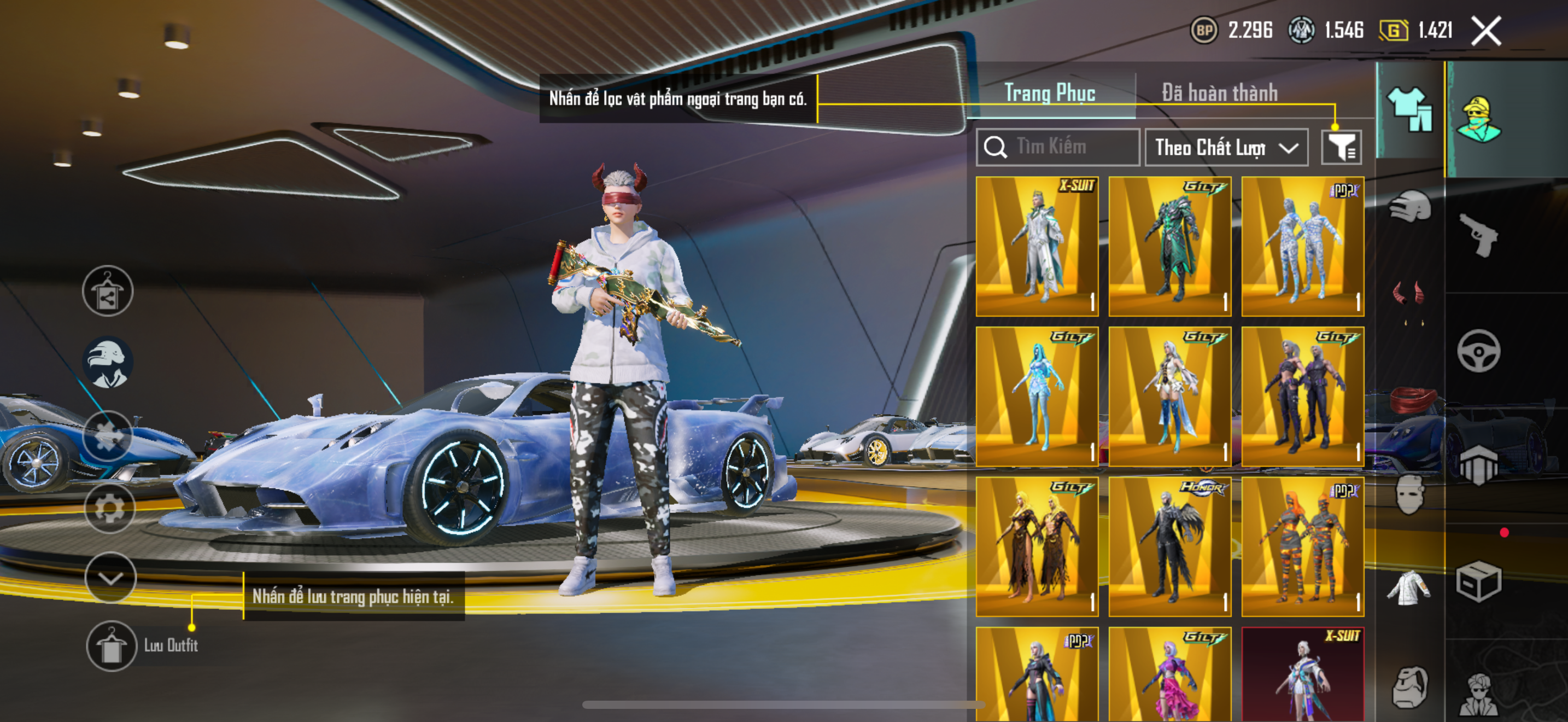Switch to the Trang Phục tab
Screen dimensions: 1568x722
[1049, 93]
